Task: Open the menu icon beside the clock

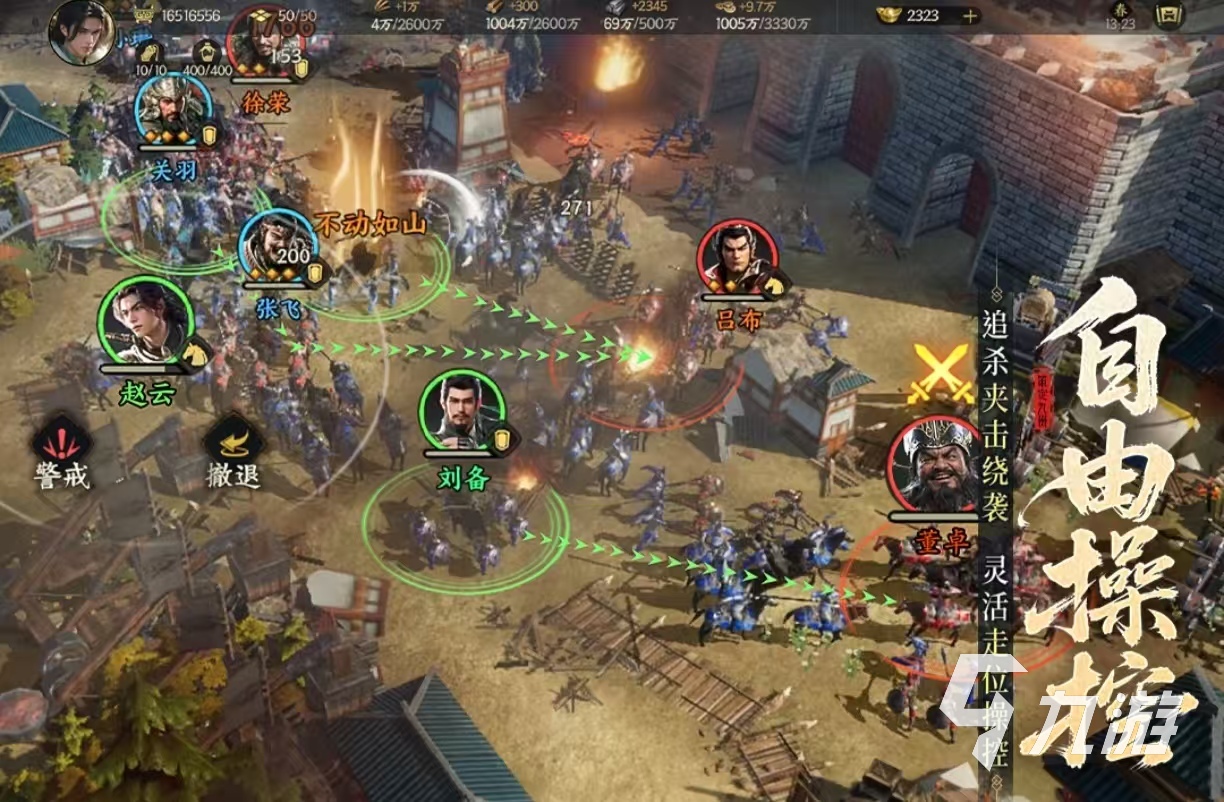Action: (x=1167, y=16)
